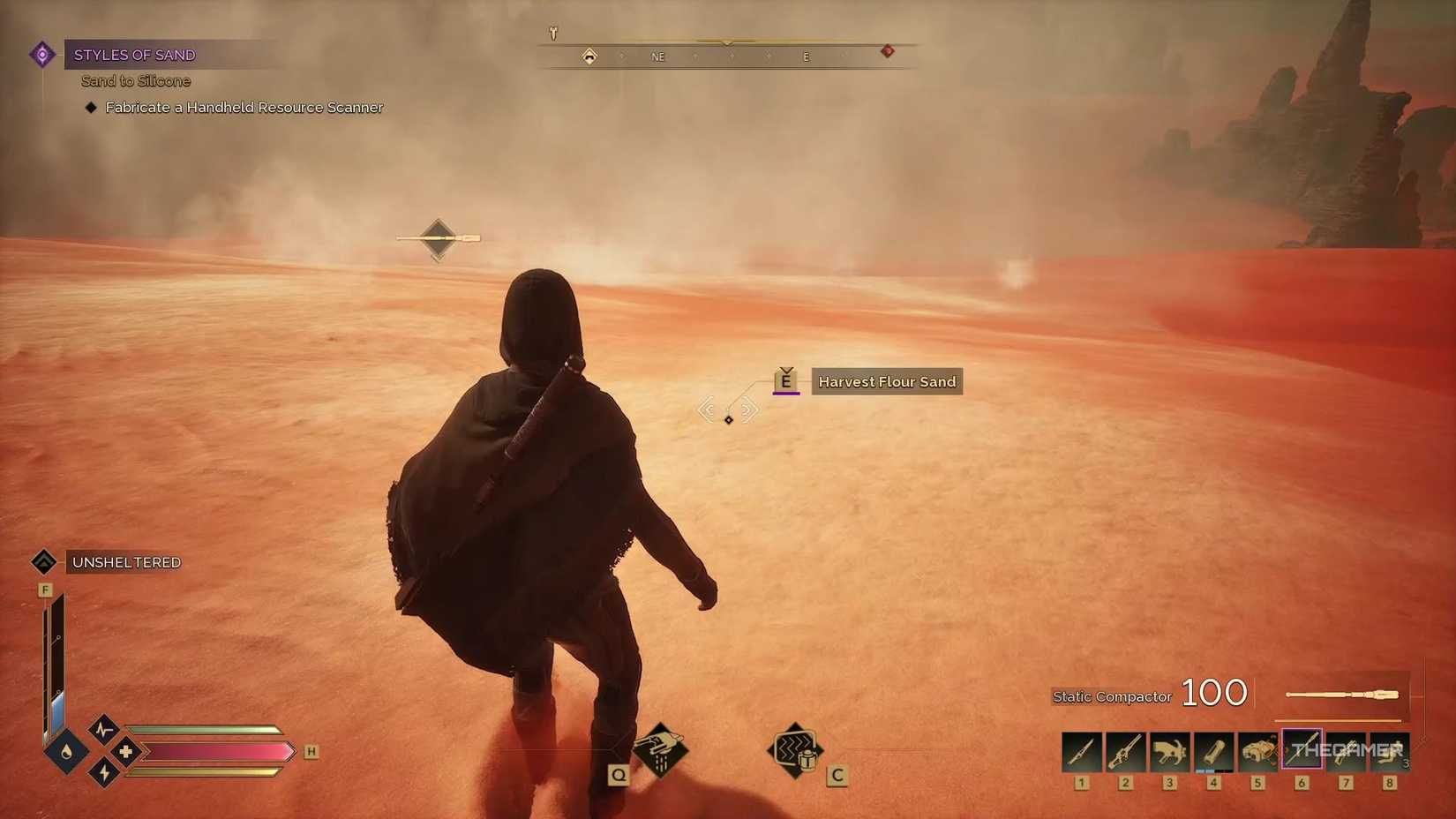This screenshot has height=819, width=1456.
Task: Click the red diamond marker on the compass
Action: (888, 51)
